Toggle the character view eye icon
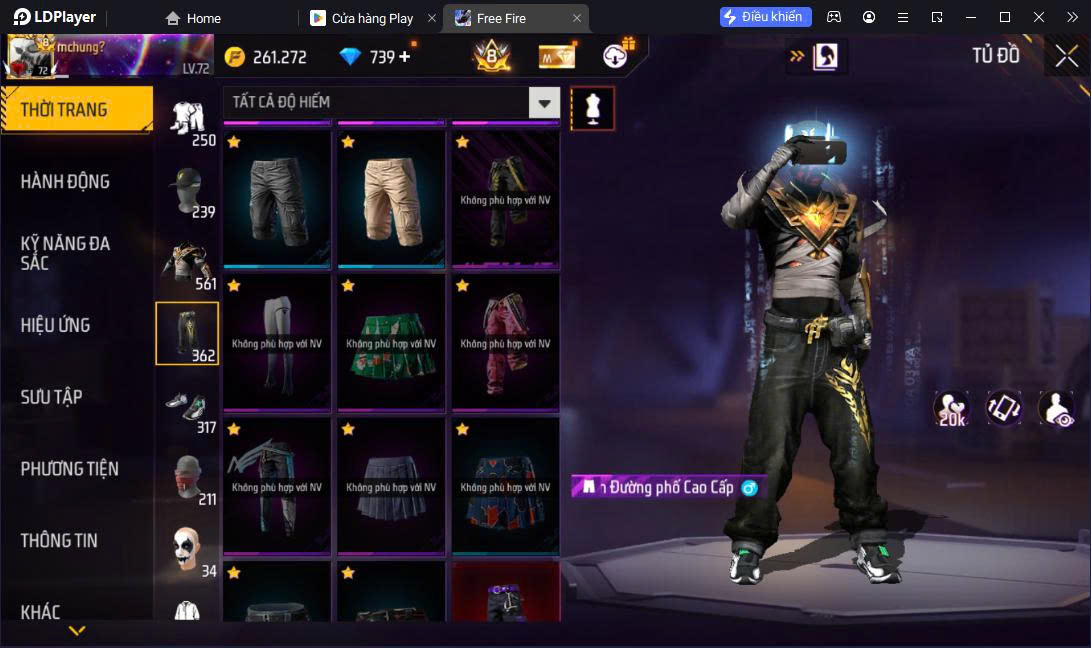1091x648 pixels. [1056, 408]
